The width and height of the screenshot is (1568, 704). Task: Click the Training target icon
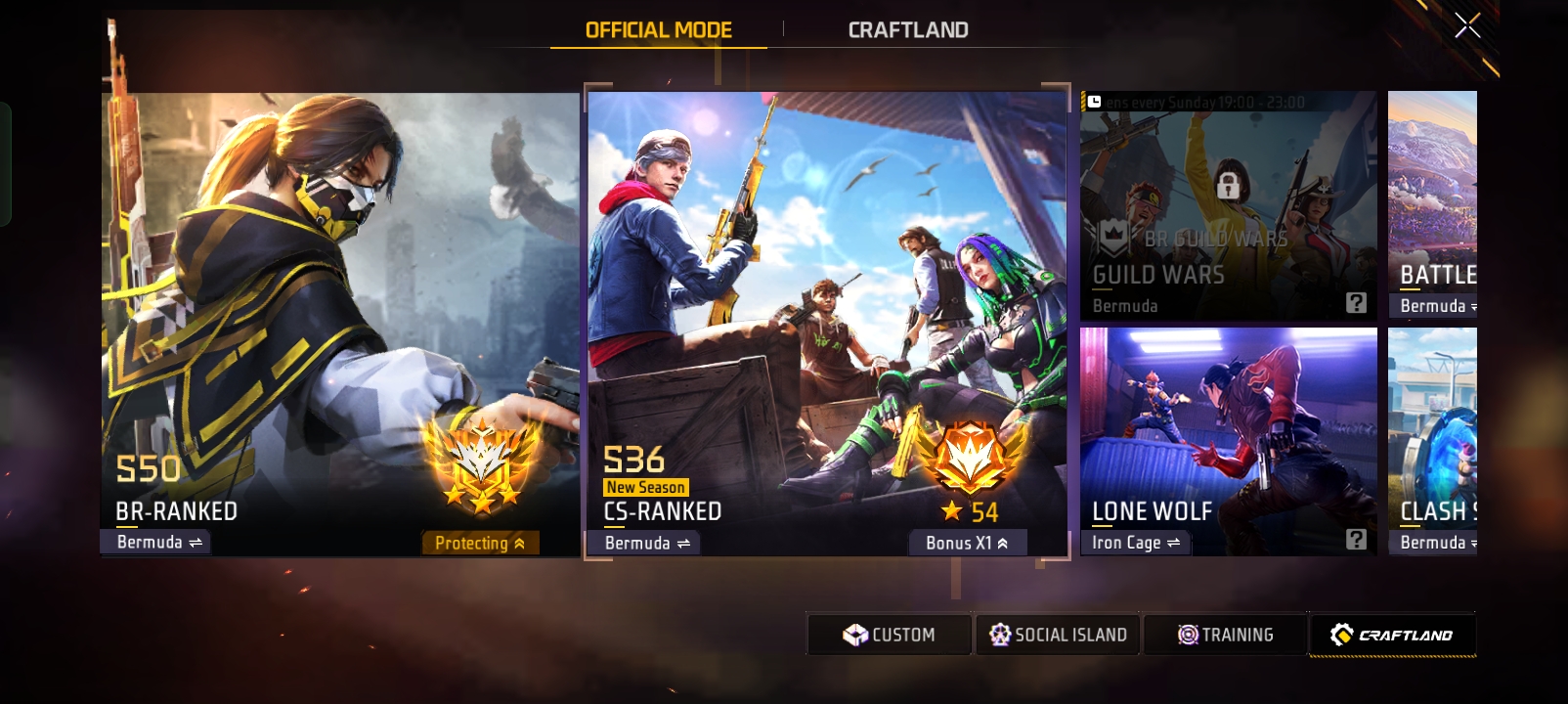coord(1186,634)
